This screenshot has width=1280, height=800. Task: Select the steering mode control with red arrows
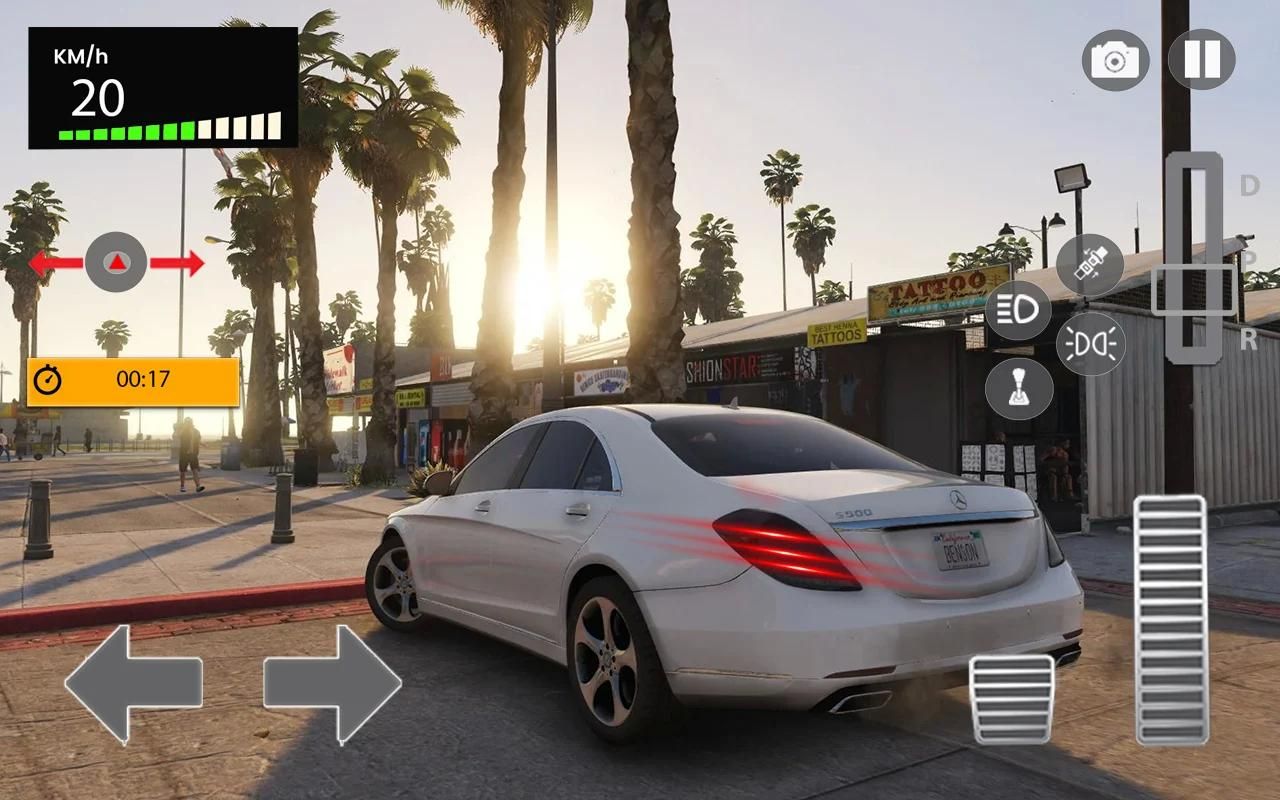click(x=116, y=263)
